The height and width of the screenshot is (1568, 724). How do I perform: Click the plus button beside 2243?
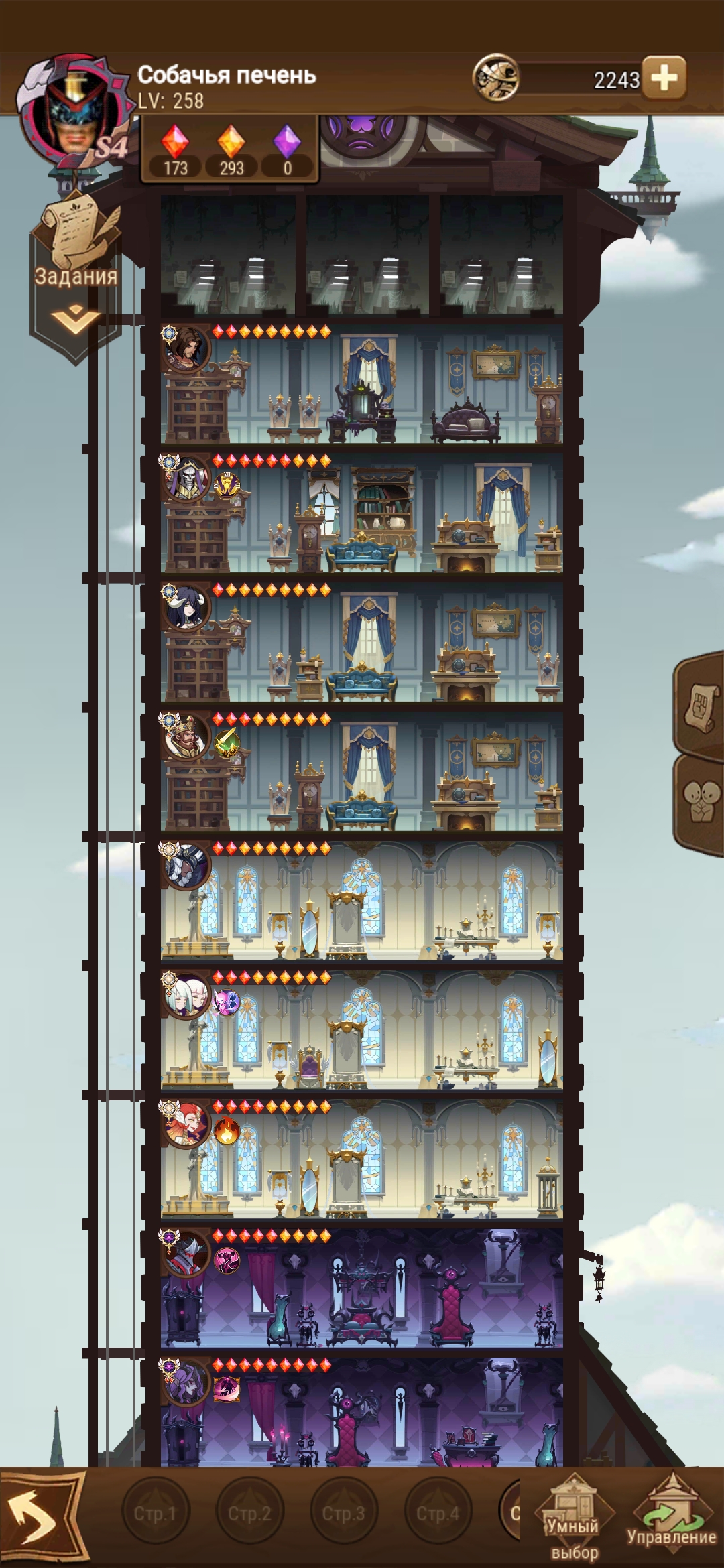(664, 78)
